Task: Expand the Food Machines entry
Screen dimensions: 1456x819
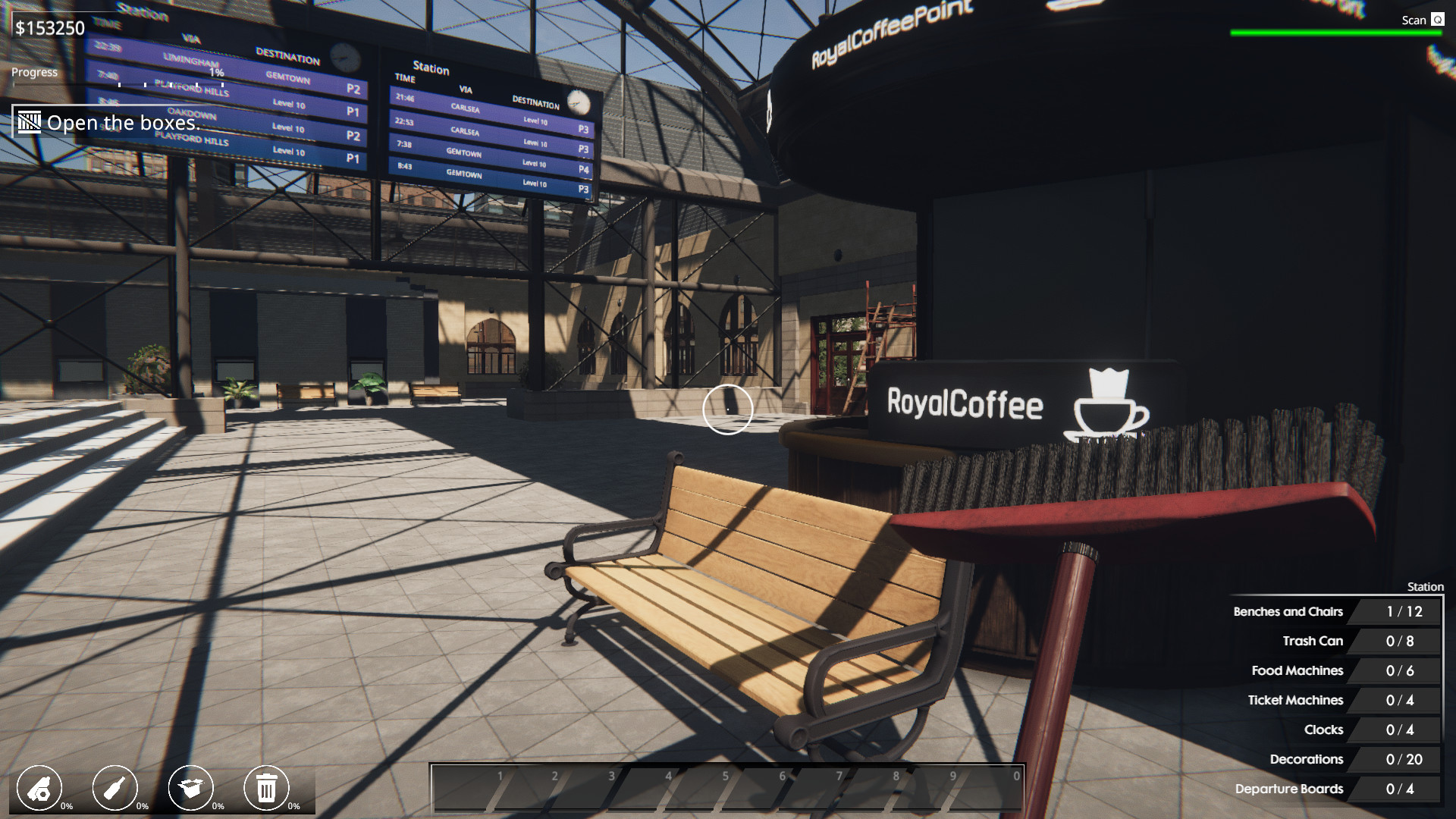Action: click(x=1298, y=670)
